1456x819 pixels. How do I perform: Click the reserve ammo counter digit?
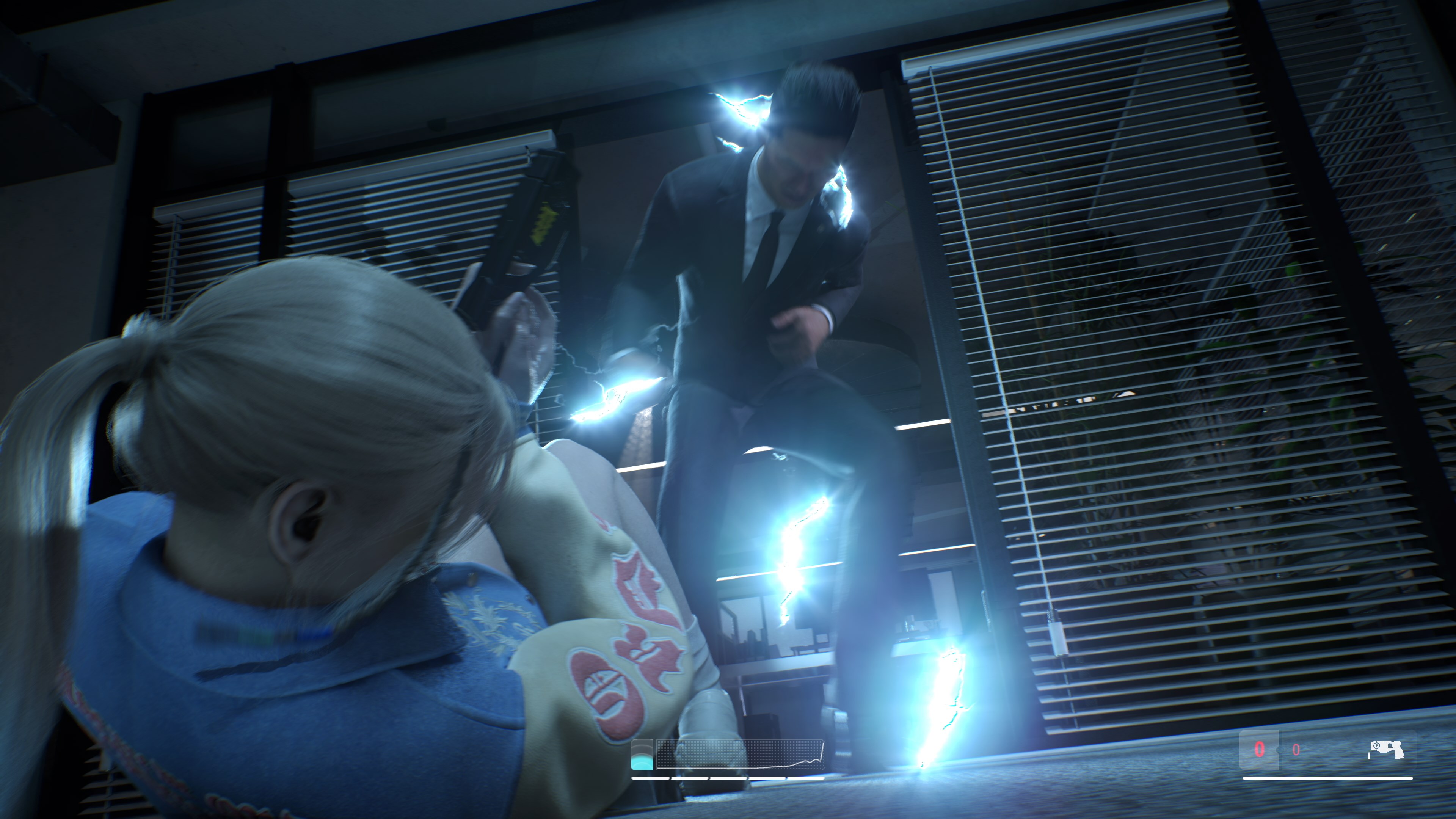click(1297, 751)
